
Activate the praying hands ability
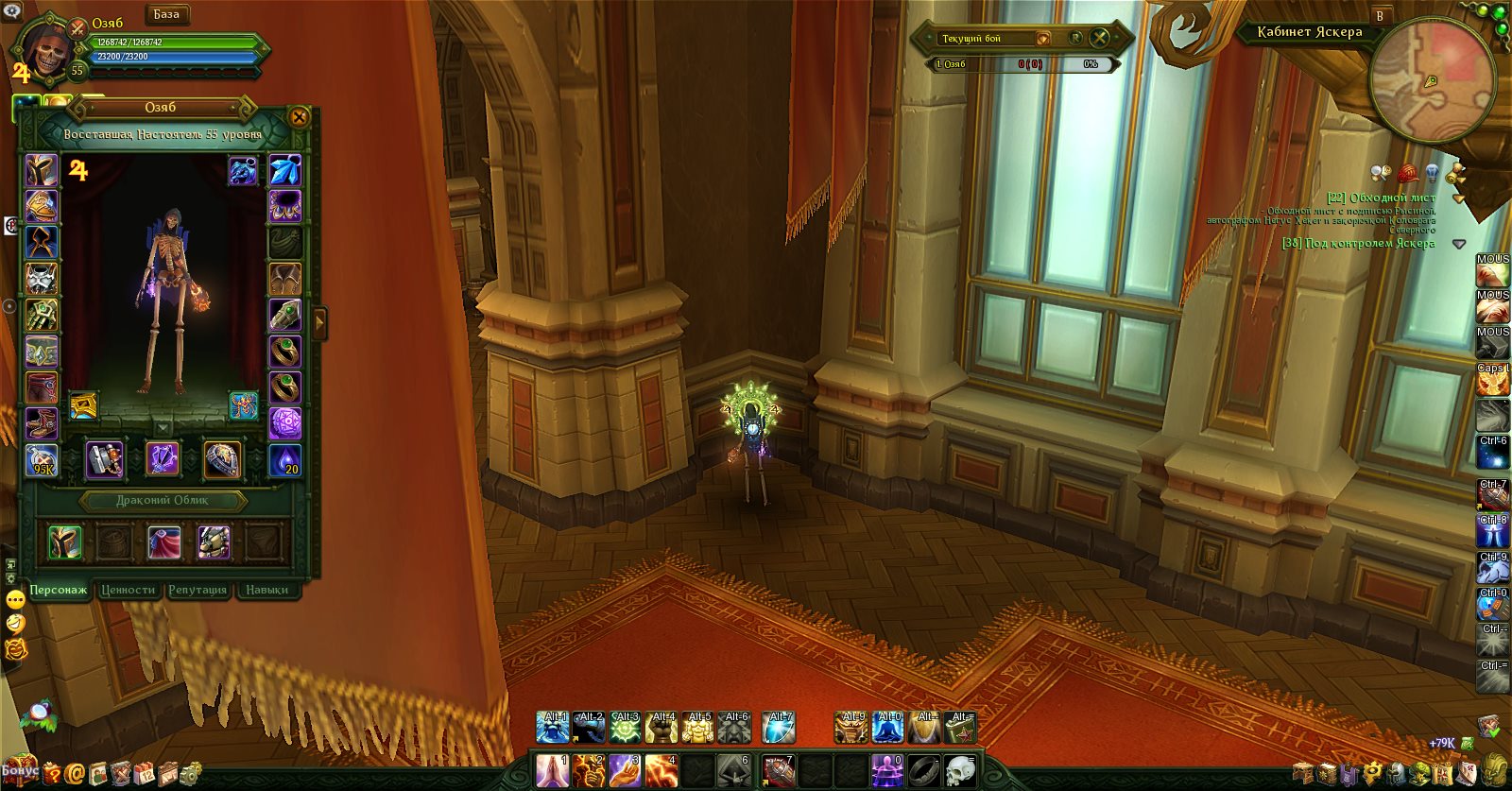pyautogui.click(x=552, y=770)
